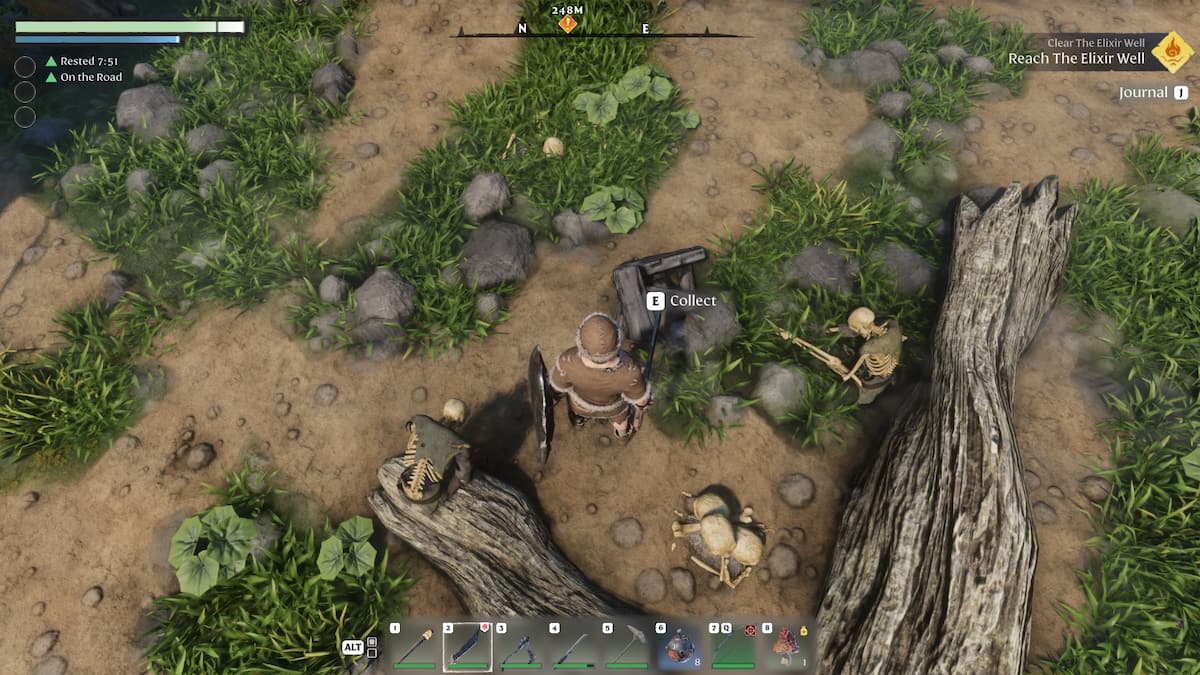This screenshot has height=675, width=1200.
Task: Open the Journal
Action: point(1153,93)
